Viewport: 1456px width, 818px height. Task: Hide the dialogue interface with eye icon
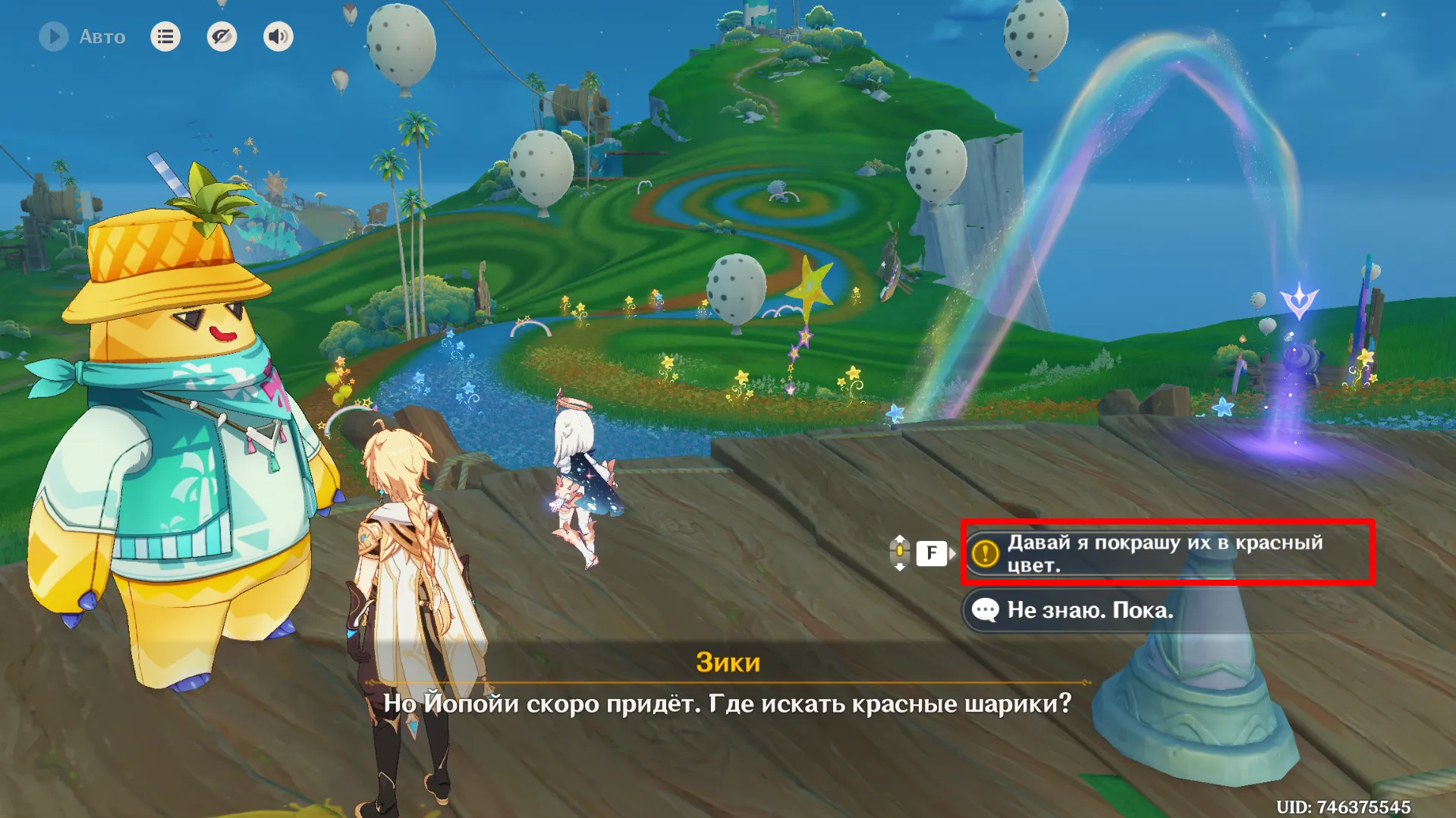coord(222,36)
